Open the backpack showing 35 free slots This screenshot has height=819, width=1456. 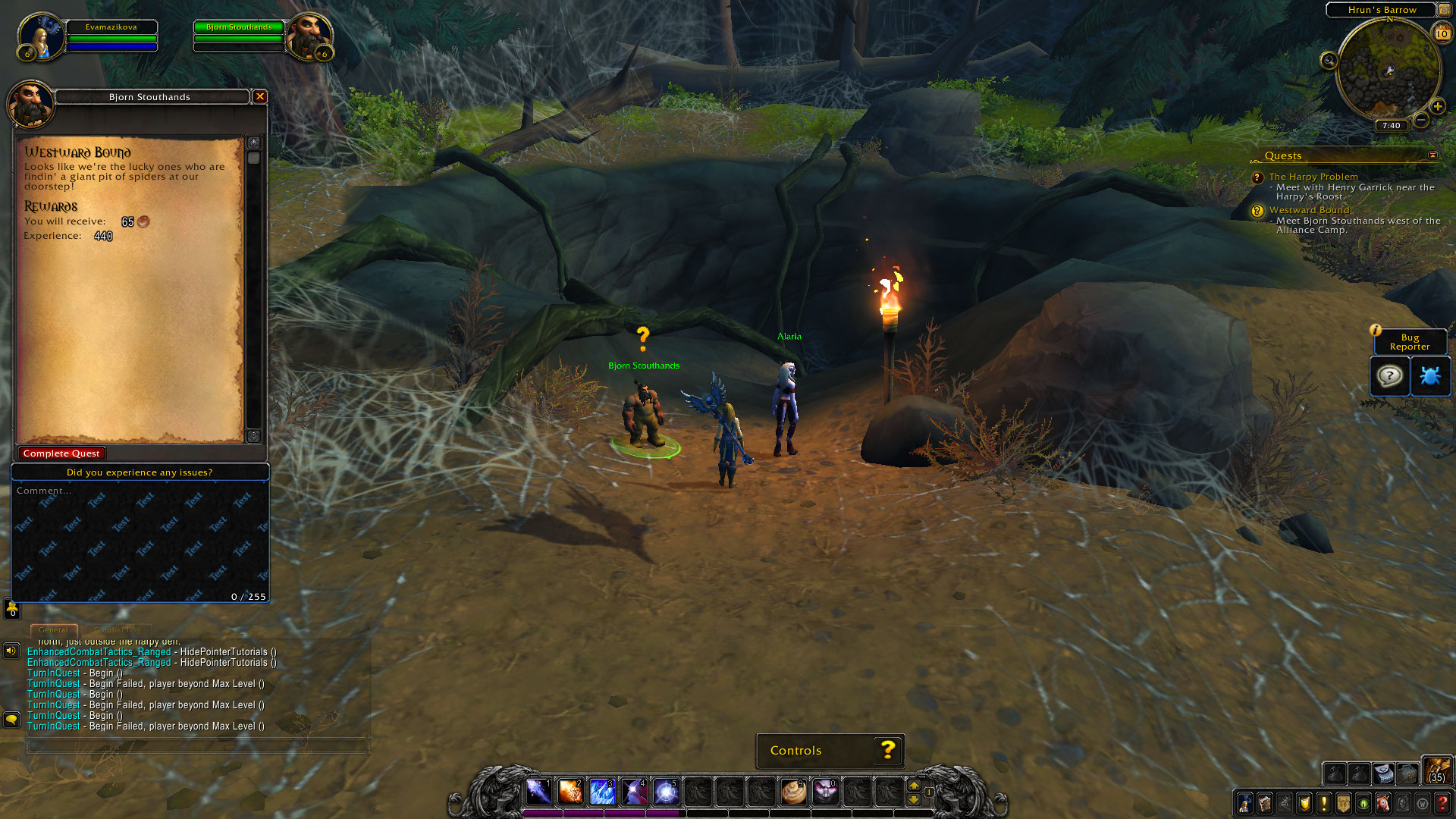pyautogui.click(x=1436, y=770)
